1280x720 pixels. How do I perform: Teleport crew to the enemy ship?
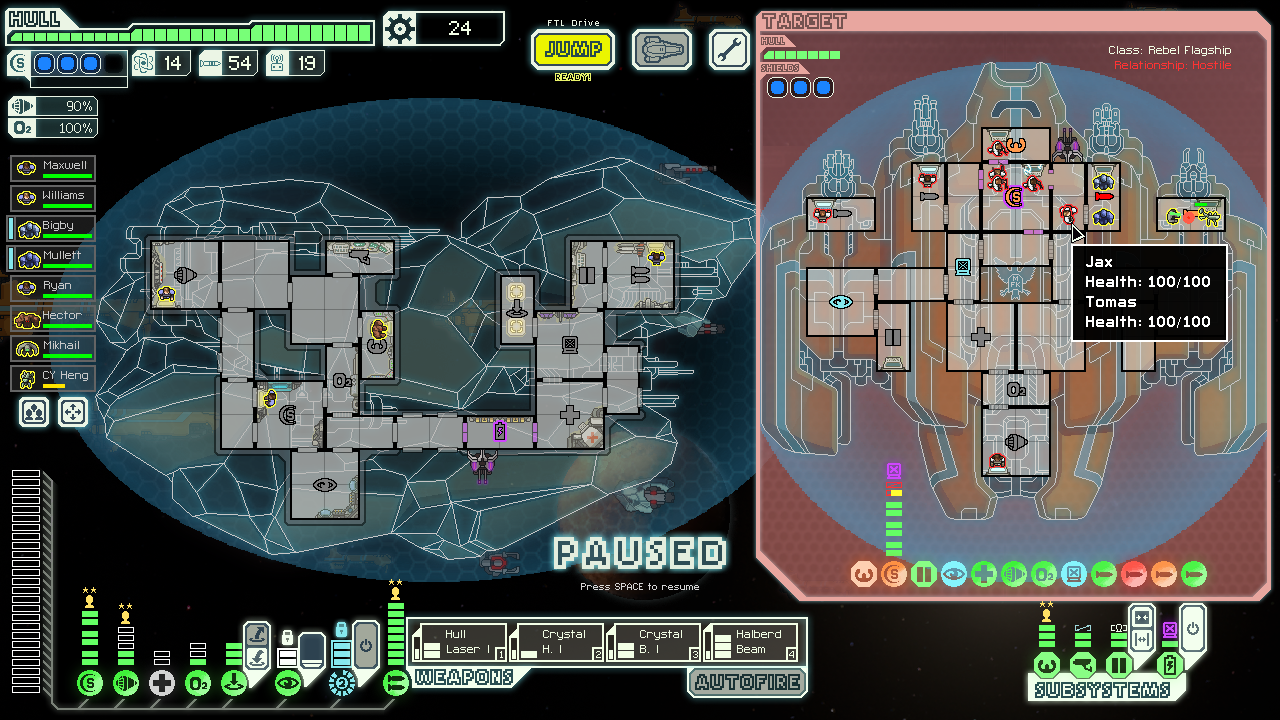point(257,633)
